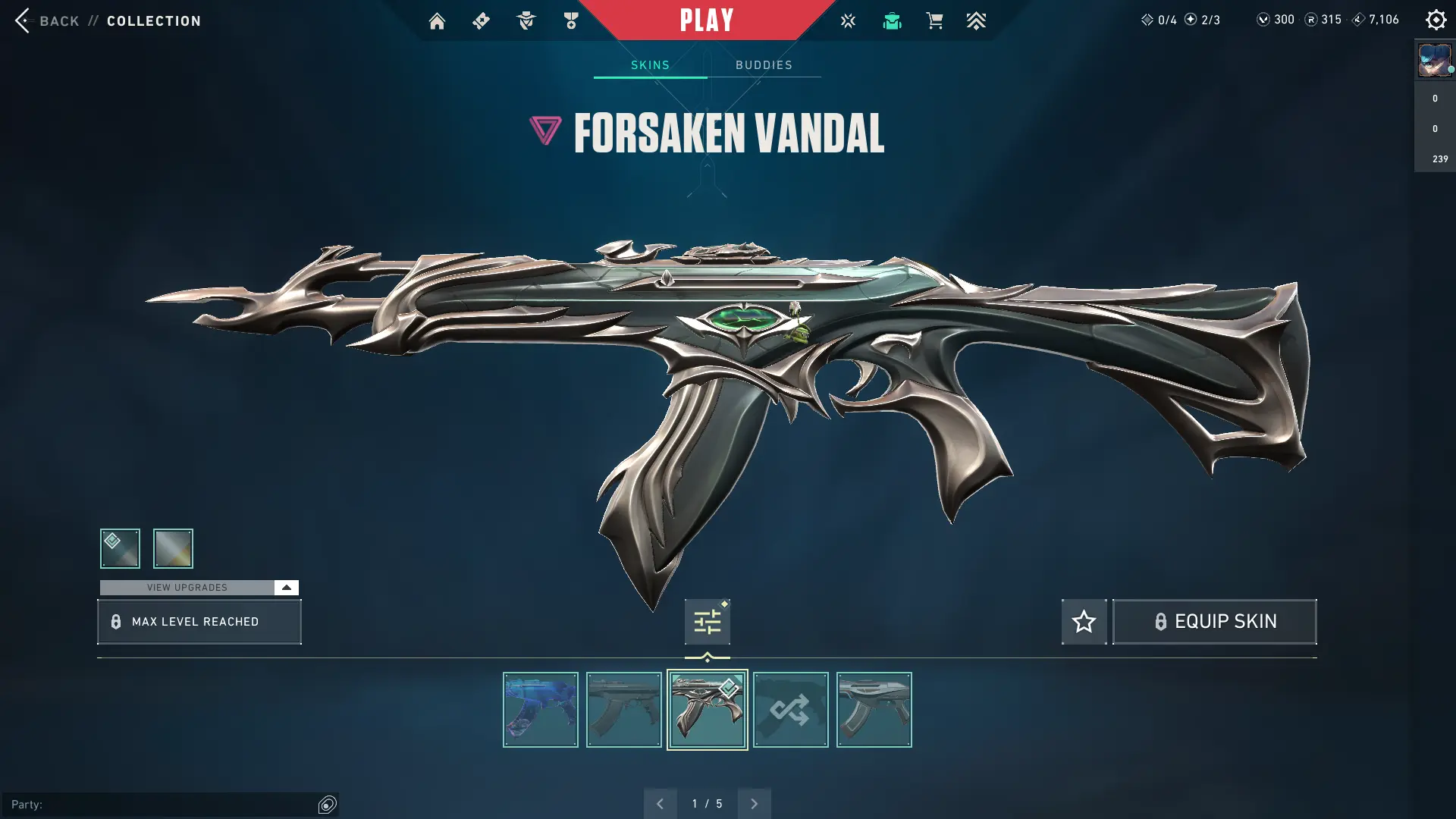The width and height of the screenshot is (1456, 819).
Task: Switch to the BUDDIES tab
Action: [x=764, y=64]
